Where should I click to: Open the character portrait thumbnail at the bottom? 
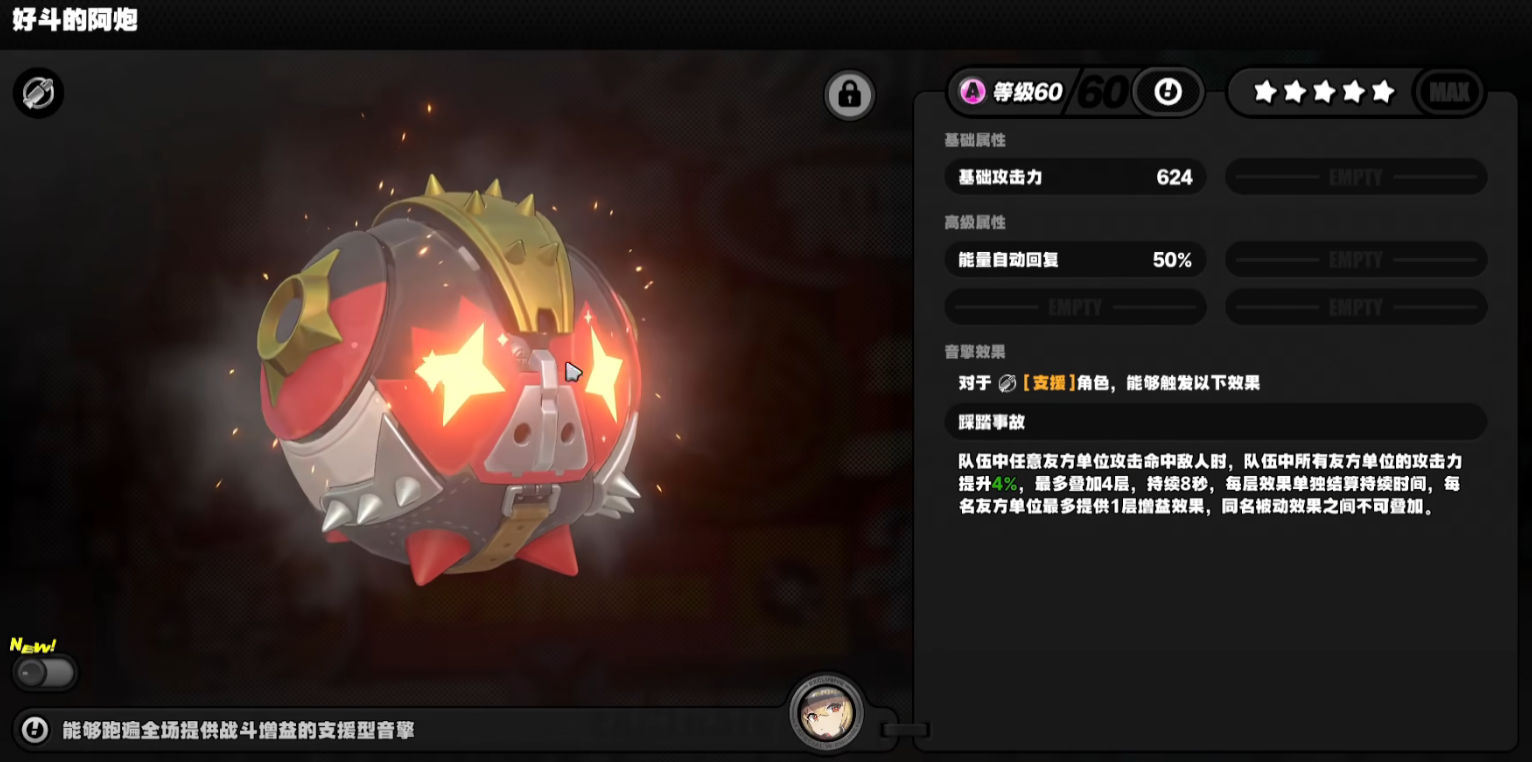tap(827, 714)
